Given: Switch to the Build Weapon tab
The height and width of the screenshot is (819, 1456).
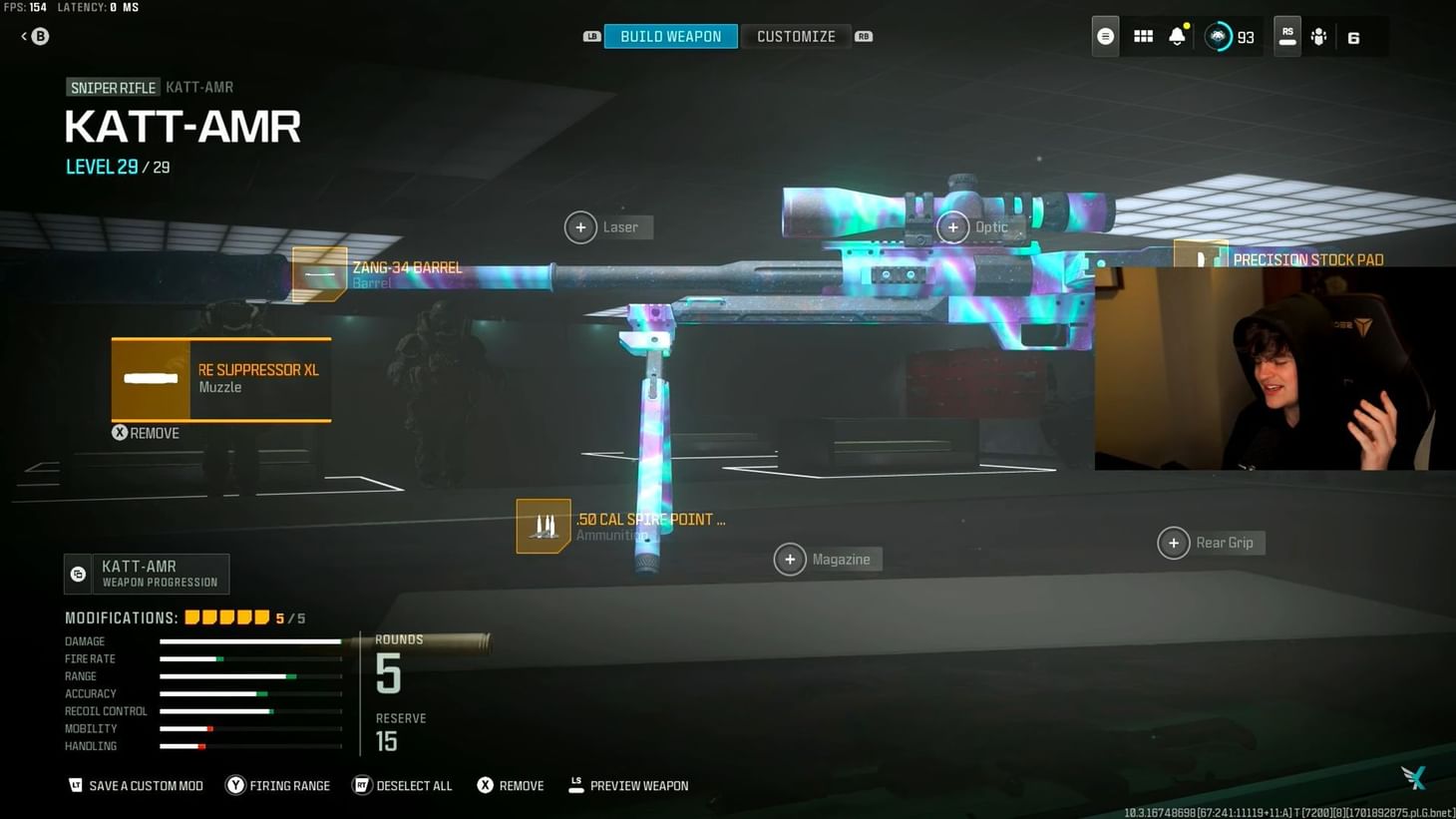Looking at the screenshot, I should [x=670, y=36].
